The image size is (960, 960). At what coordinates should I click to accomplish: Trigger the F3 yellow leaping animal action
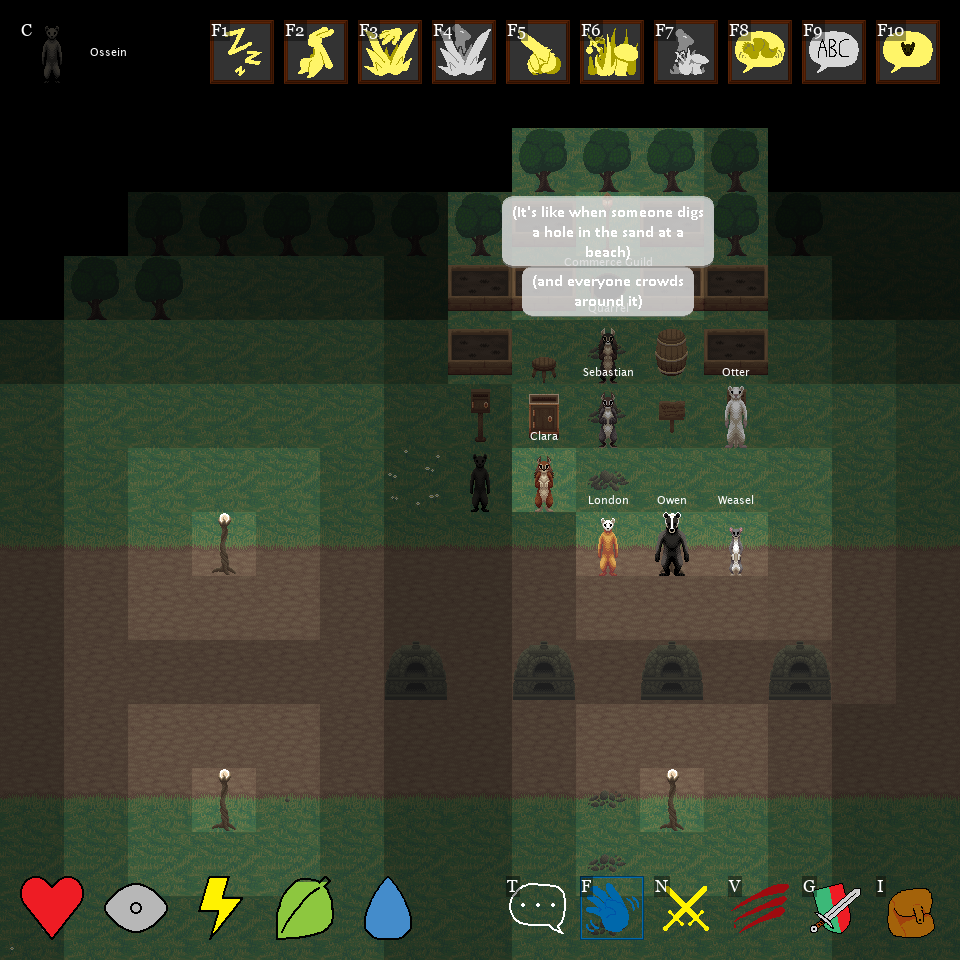point(390,53)
